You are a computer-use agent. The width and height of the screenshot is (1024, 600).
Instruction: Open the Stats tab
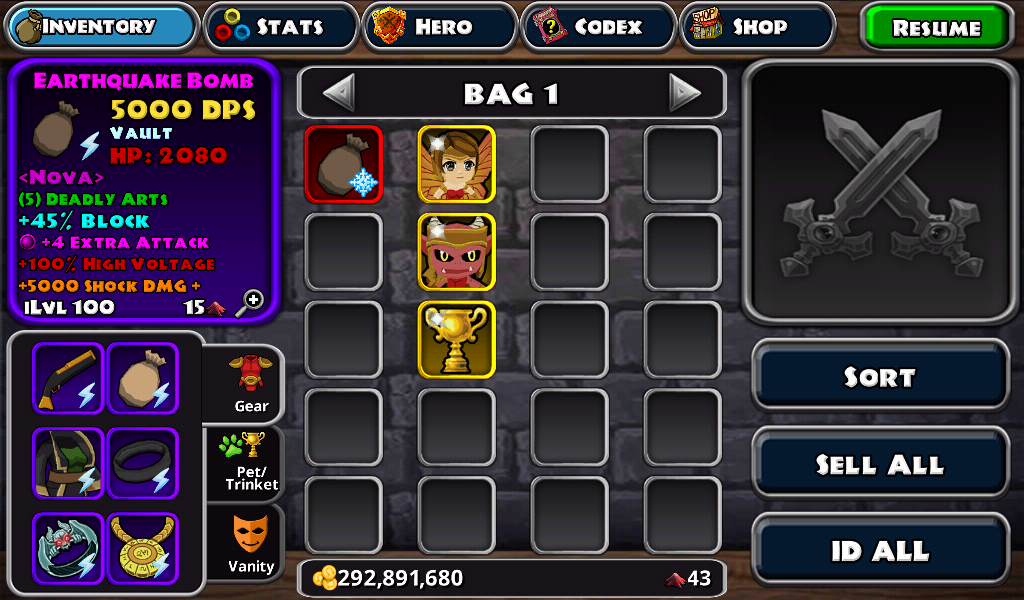(281, 27)
